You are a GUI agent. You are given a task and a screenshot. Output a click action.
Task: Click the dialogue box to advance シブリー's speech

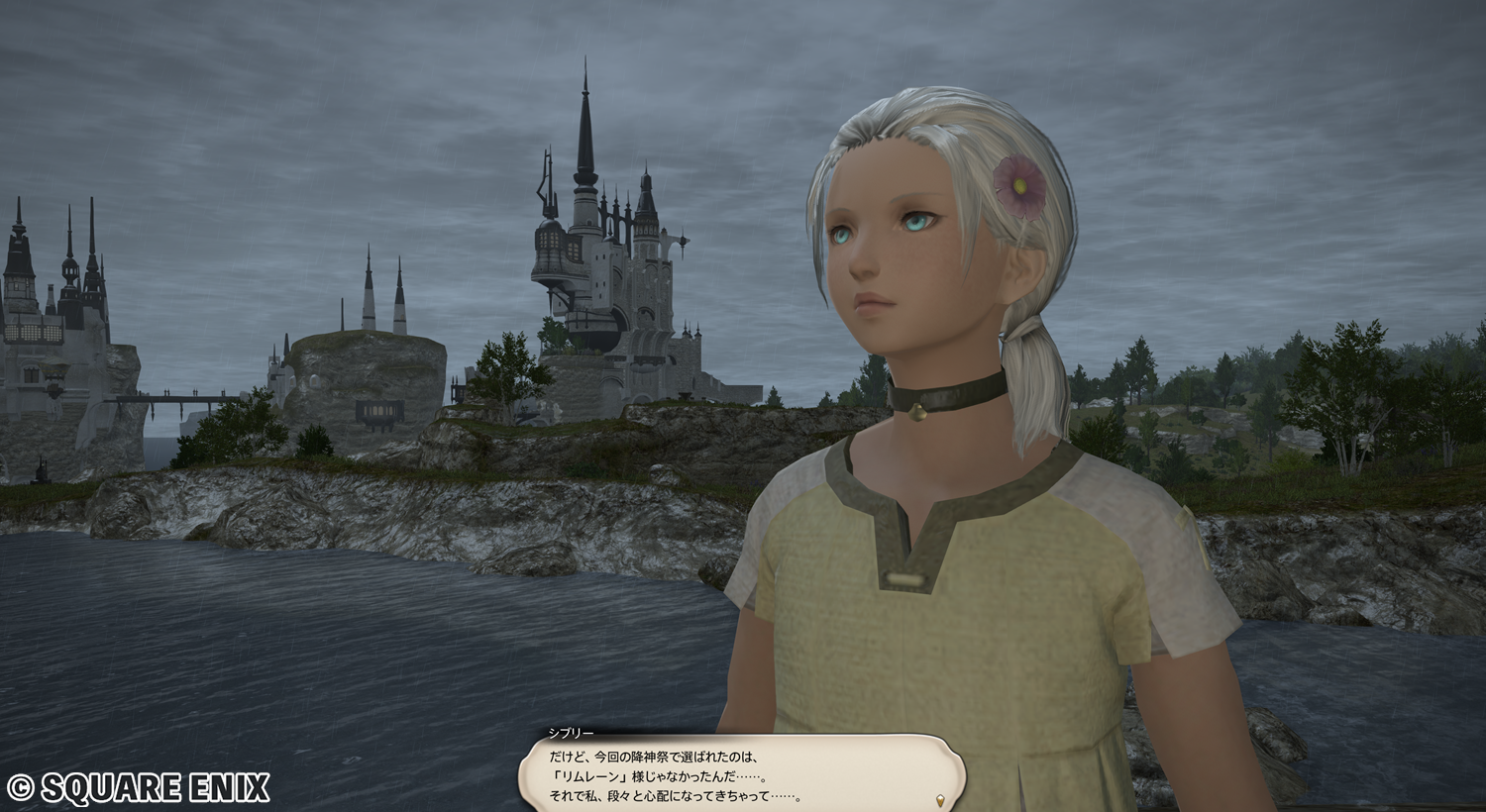tap(741, 774)
